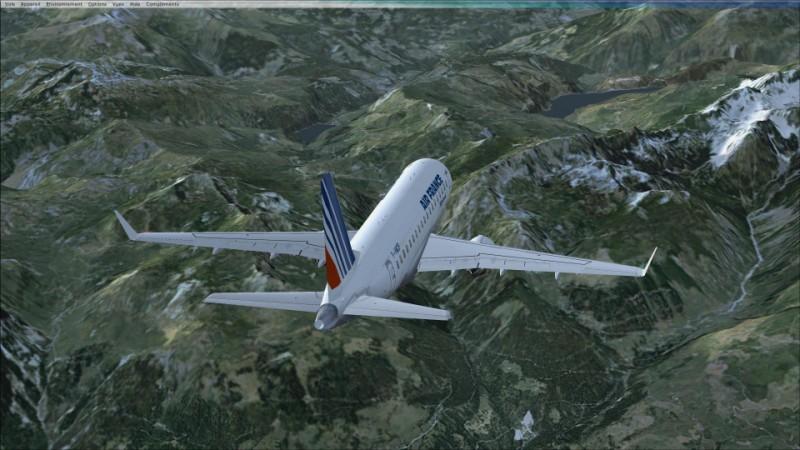Viewport: 800px width, 450px height.
Task: Open the Appareil menu
Action: pos(30,4)
